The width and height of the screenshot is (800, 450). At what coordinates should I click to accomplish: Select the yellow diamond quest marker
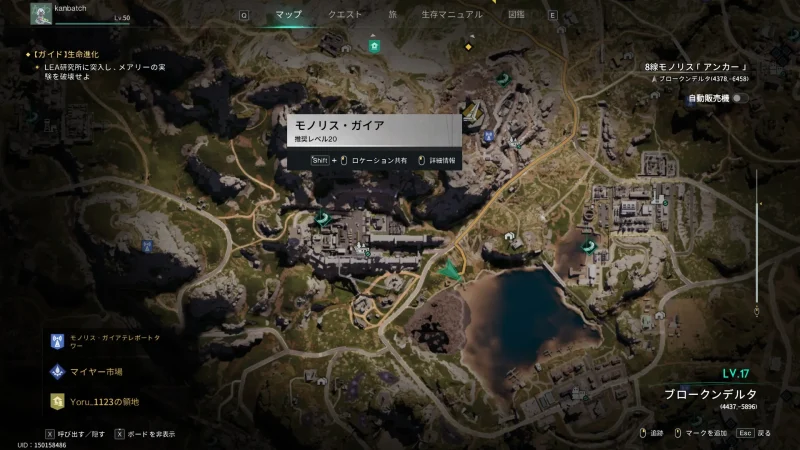[x=467, y=45]
